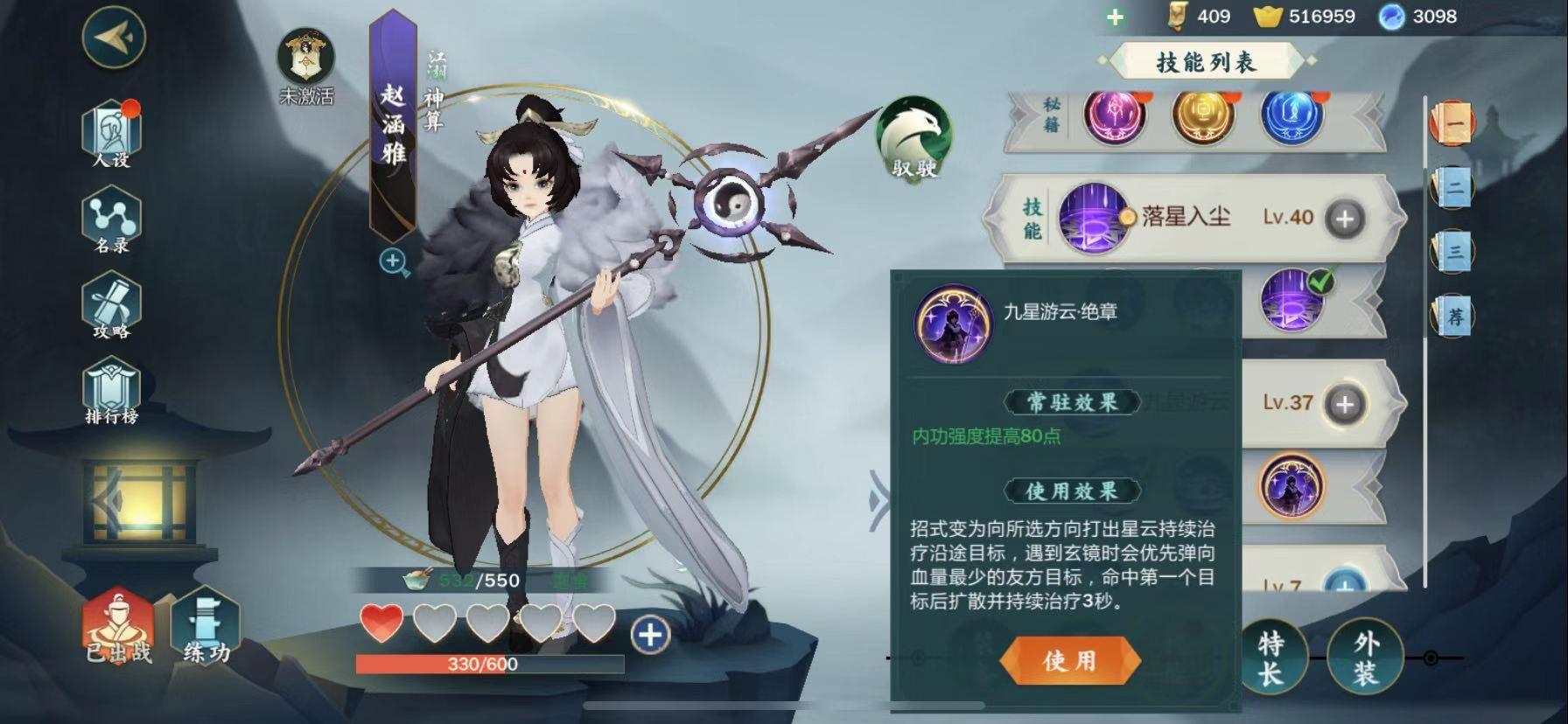Upgrade the Lv.37 skill with its plus button

click(x=1345, y=403)
